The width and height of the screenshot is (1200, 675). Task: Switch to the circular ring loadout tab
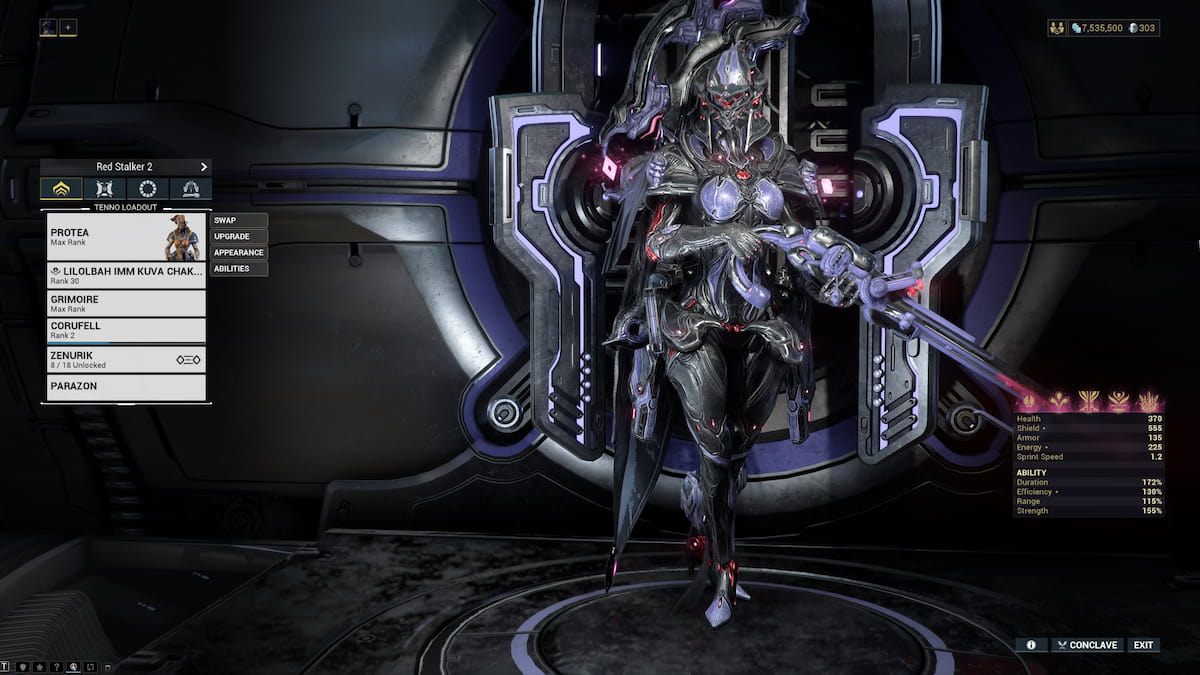[148, 189]
